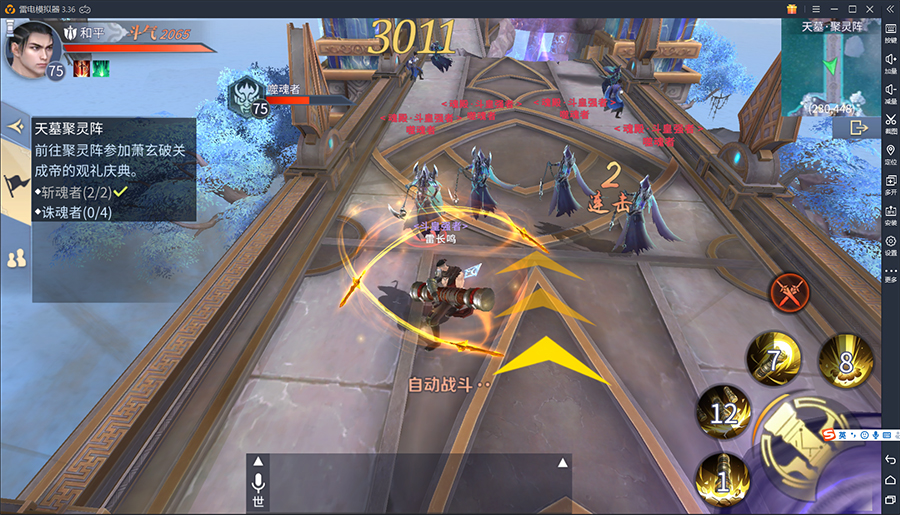Switch to the team members tab
The image size is (900, 515).
[x=15, y=258]
